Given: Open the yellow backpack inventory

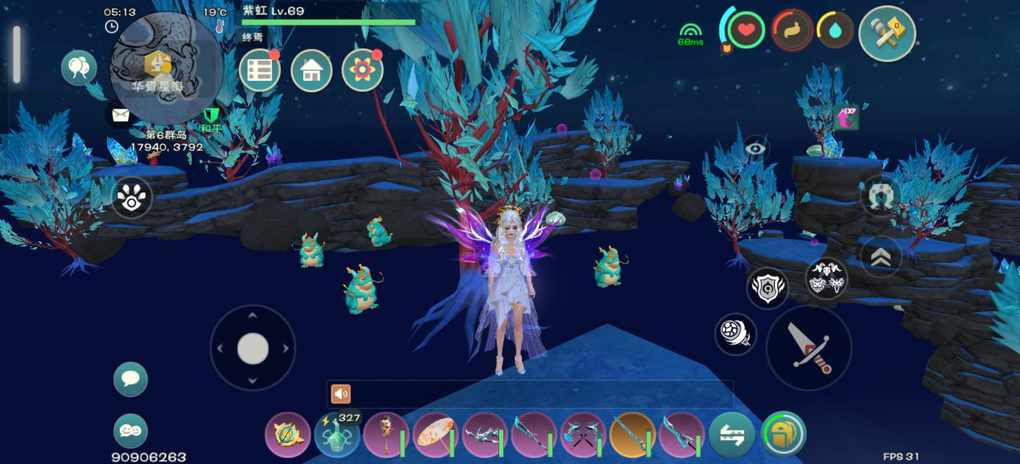Looking at the screenshot, I should click(783, 434).
